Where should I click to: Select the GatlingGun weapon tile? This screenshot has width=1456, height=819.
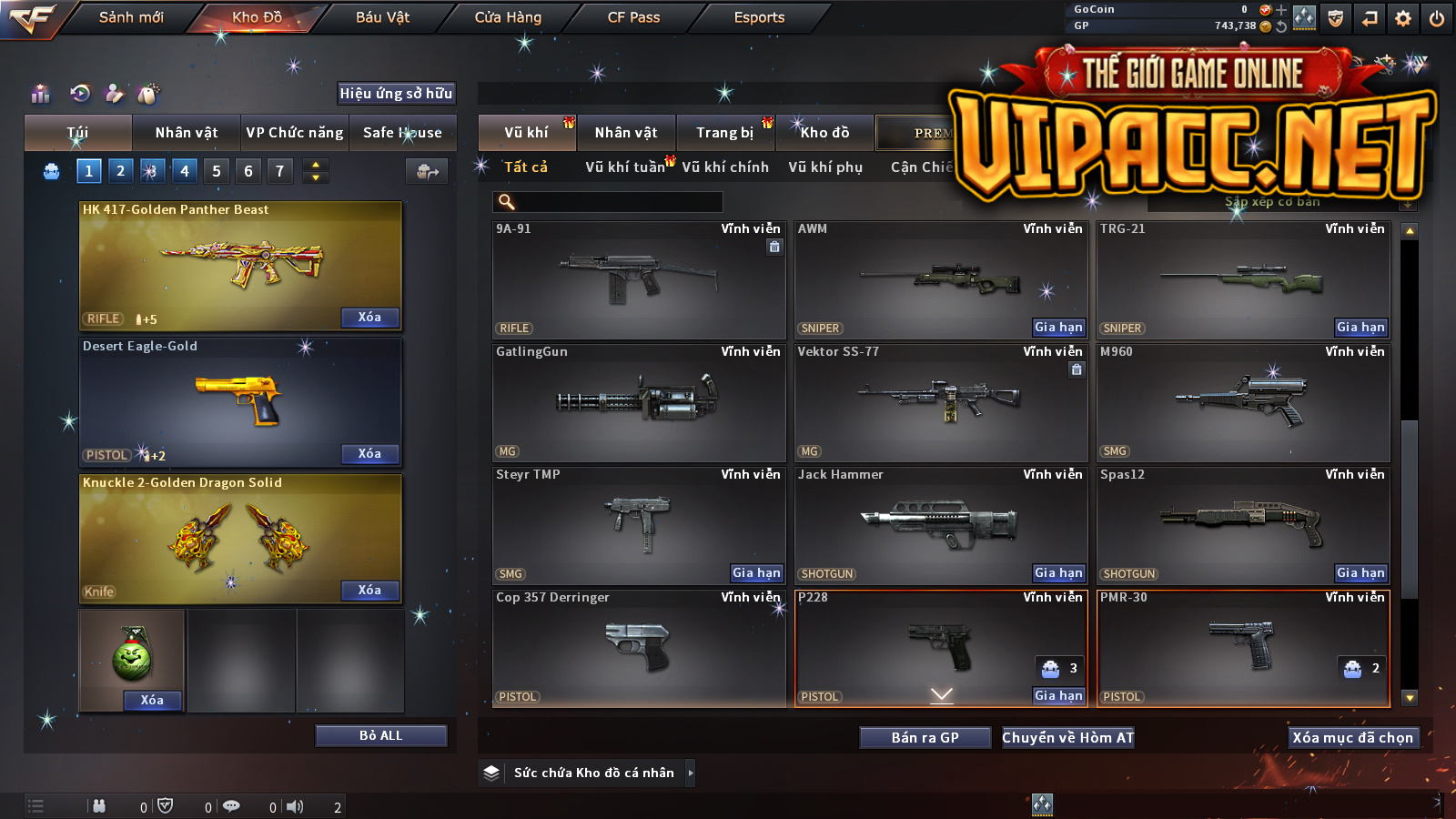click(638, 402)
